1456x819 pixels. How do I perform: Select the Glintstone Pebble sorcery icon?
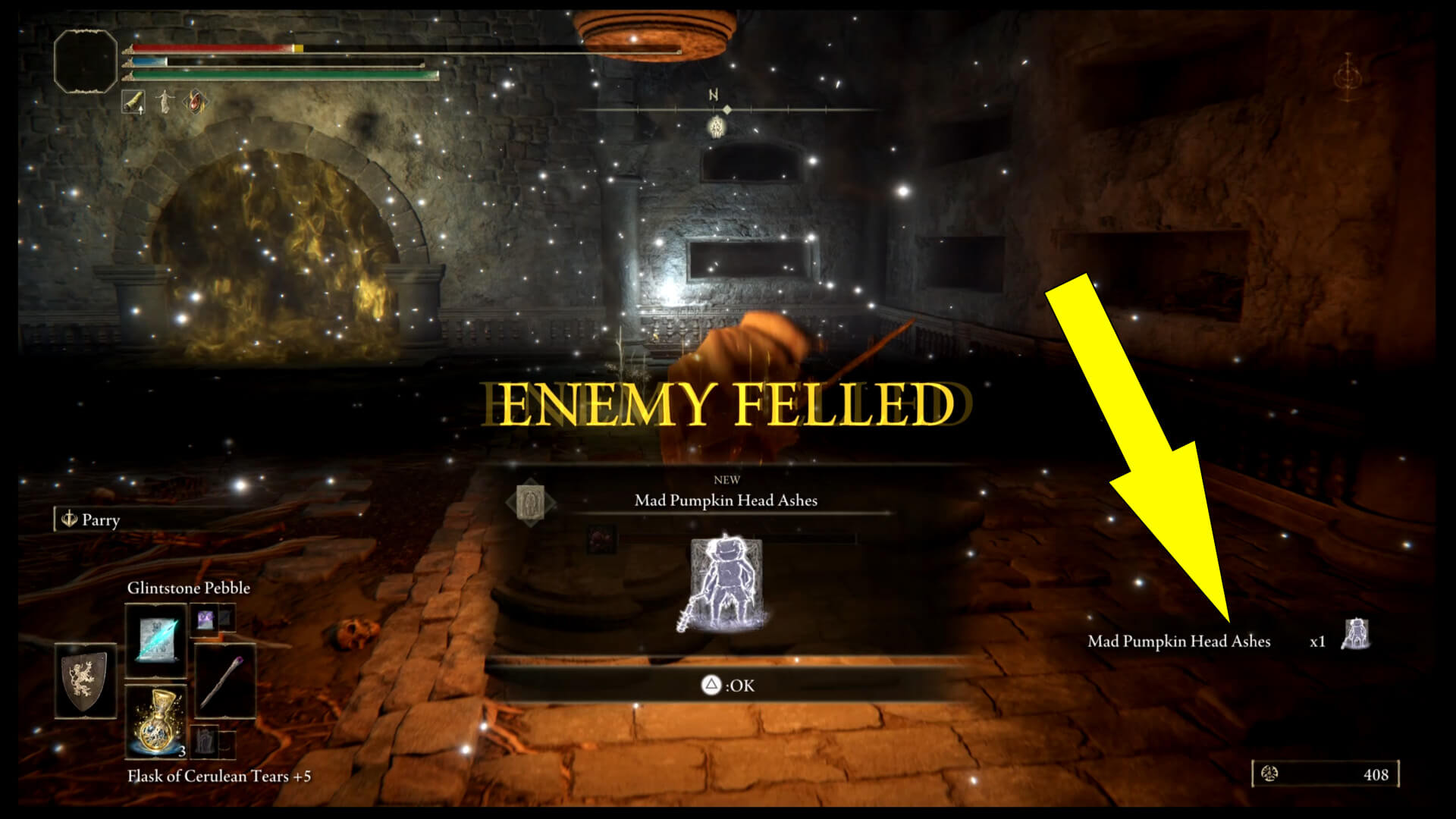click(156, 641)
